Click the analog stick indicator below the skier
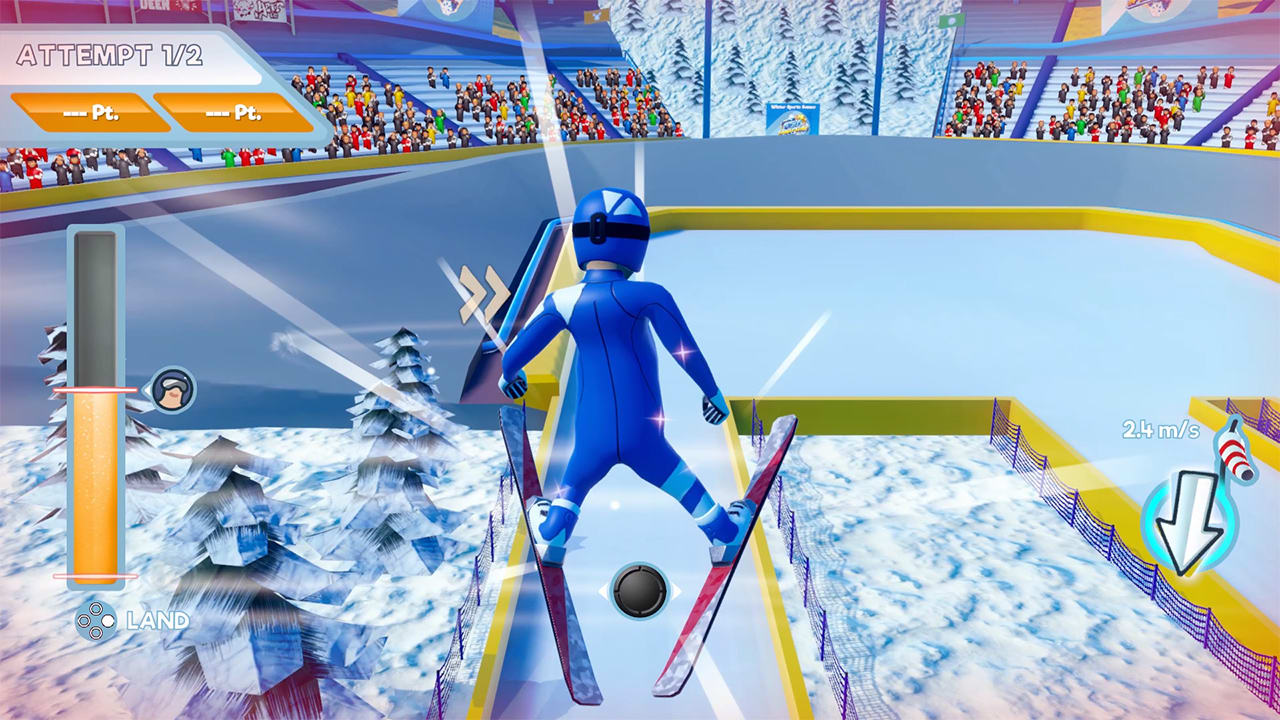1280x720 pixels. pyautogui.click(x=640, y=589)
